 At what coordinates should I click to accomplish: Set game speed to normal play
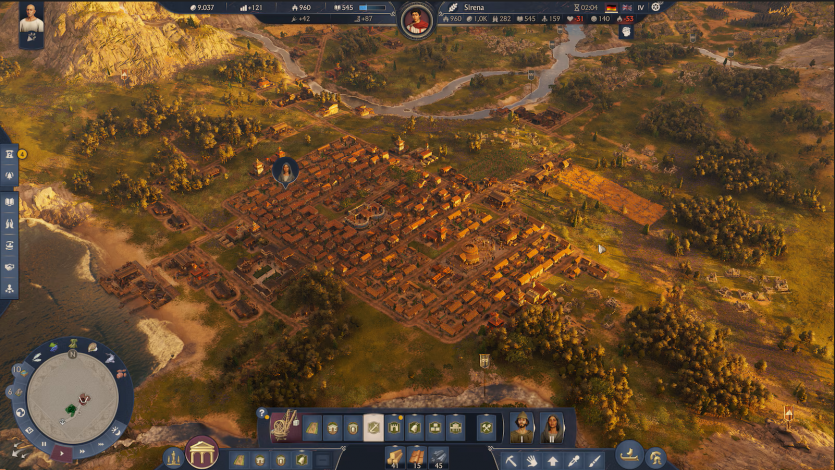62,453
